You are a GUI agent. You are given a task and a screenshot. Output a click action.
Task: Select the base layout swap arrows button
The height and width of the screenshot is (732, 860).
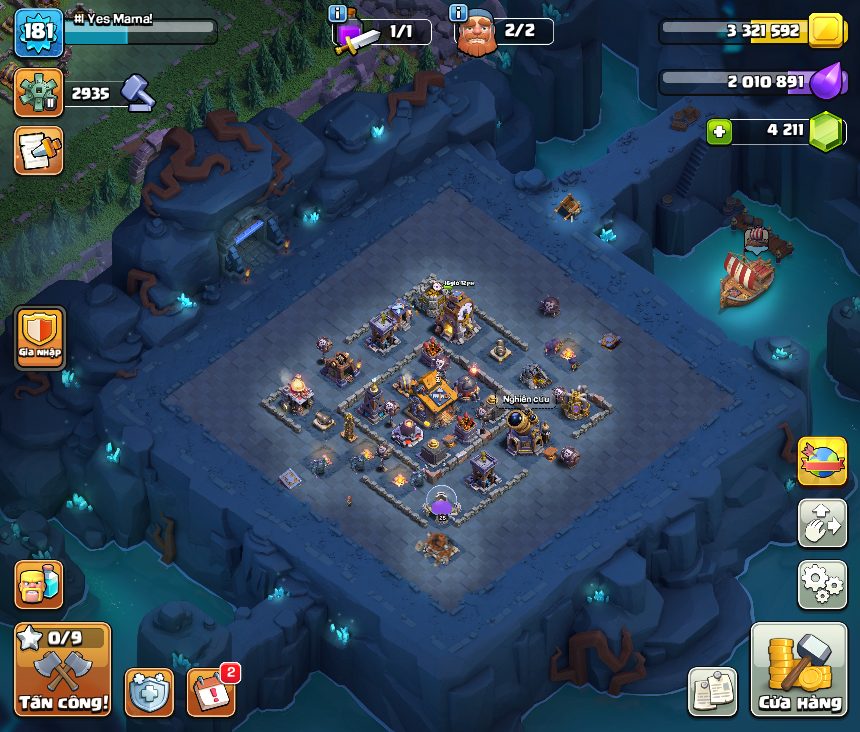(x=822, y=523)
